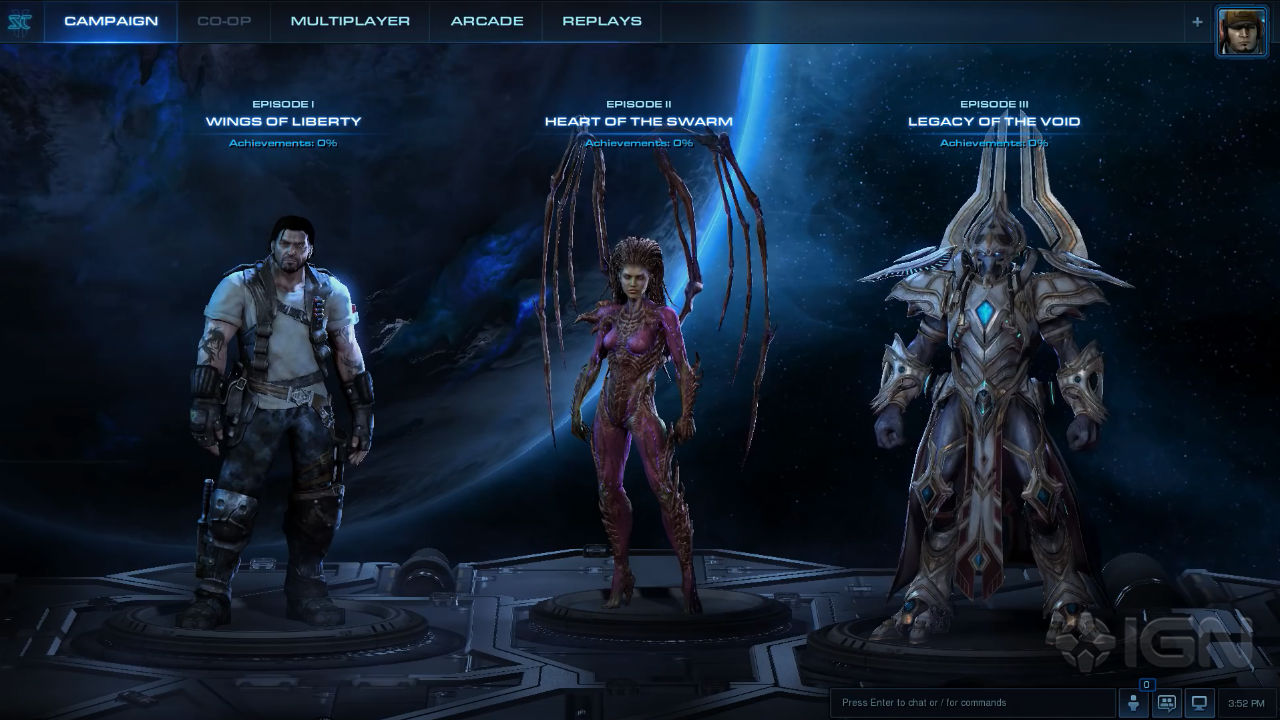The image size is (1280, 720).
Task: Open the Co-Op tab
Action: tap(223, 21)
